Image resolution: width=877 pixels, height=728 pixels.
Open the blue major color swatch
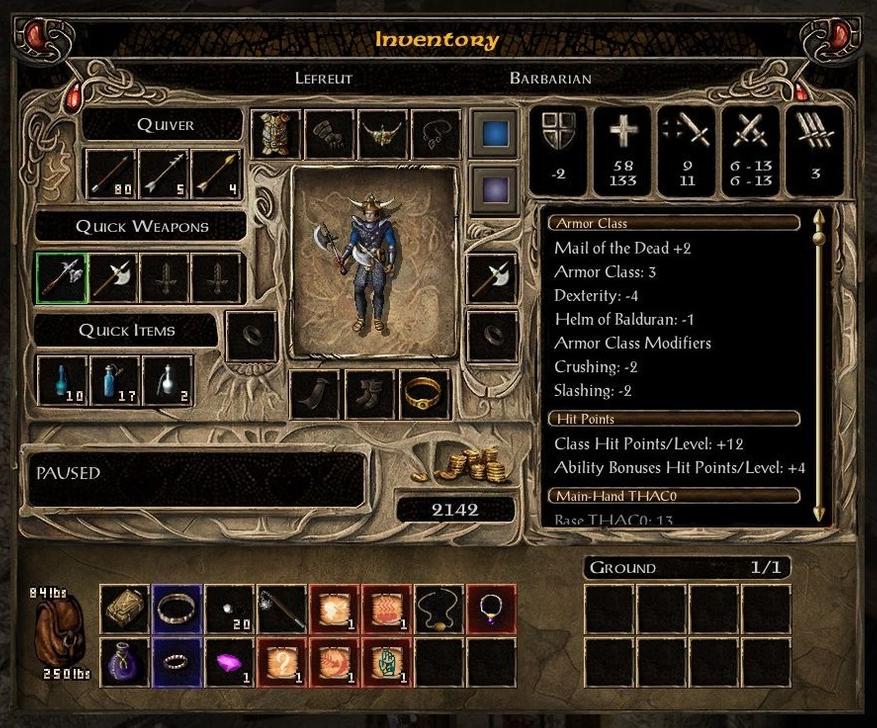(x=494, y=133)
